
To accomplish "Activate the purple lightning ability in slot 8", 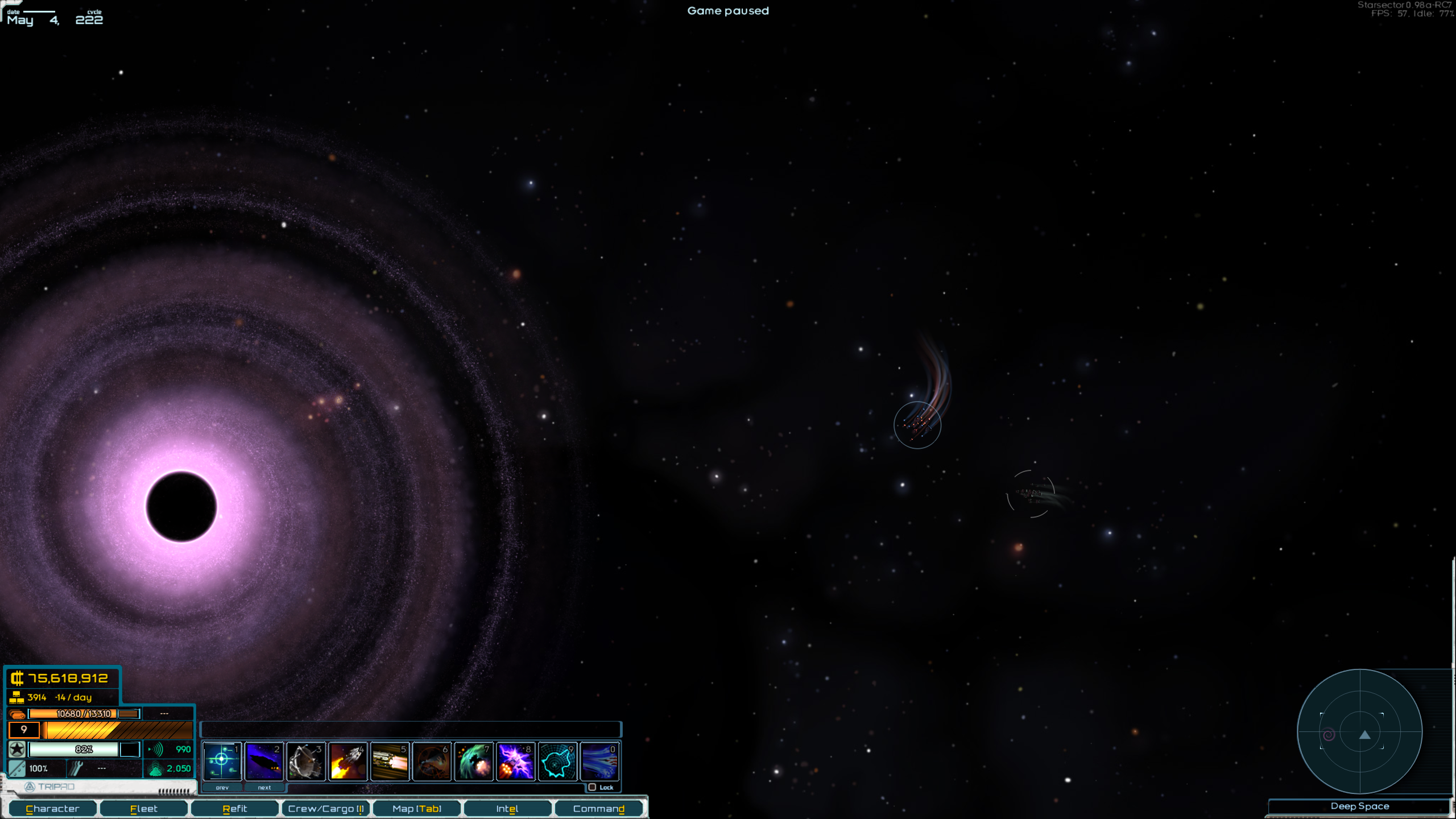I will pyautogui.click(x=516, y=762).
